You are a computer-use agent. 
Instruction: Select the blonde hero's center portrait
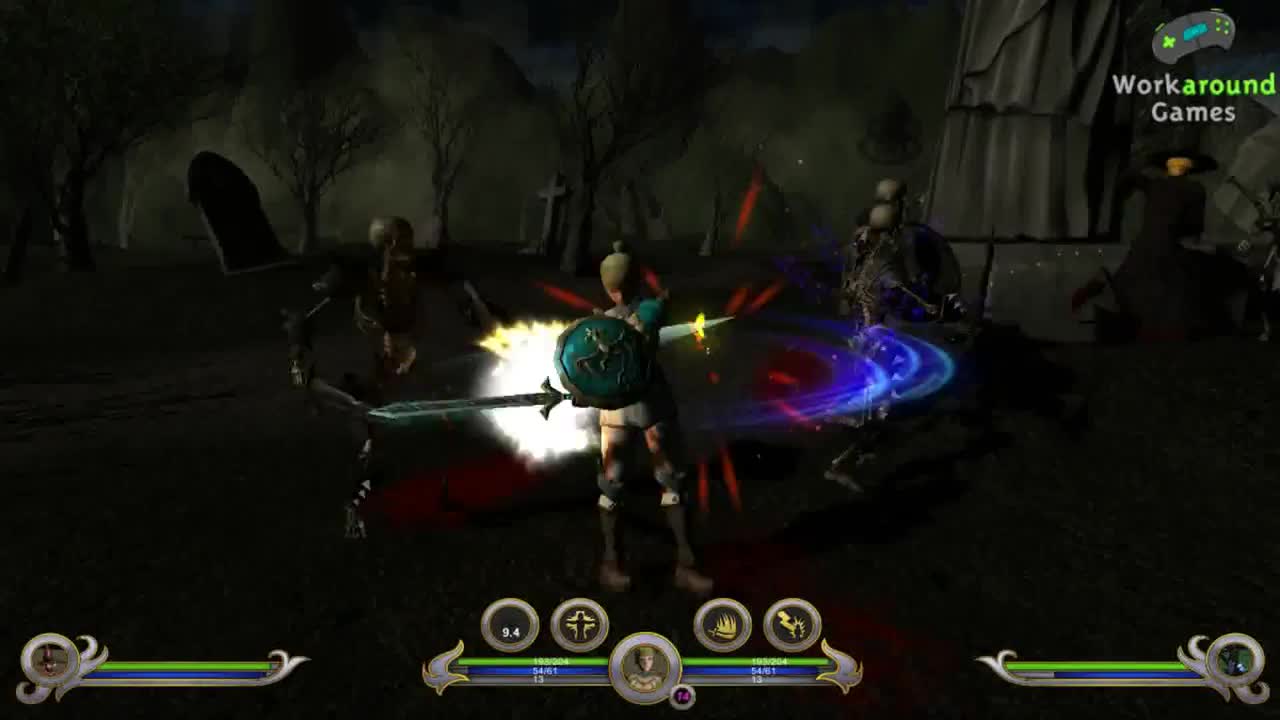tap(645, 664)
